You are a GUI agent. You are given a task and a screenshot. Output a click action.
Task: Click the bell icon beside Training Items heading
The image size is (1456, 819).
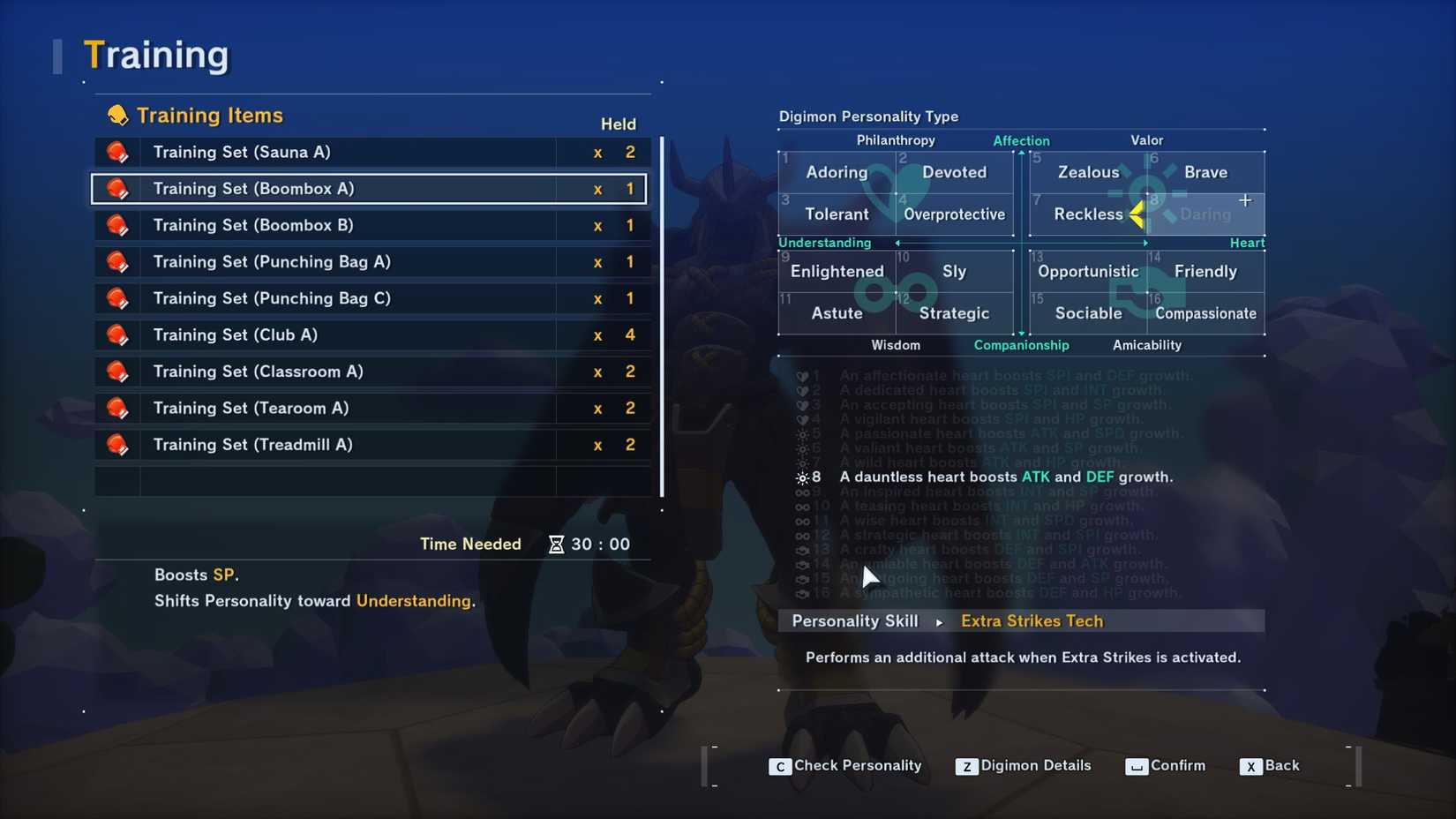pos(116,115)
